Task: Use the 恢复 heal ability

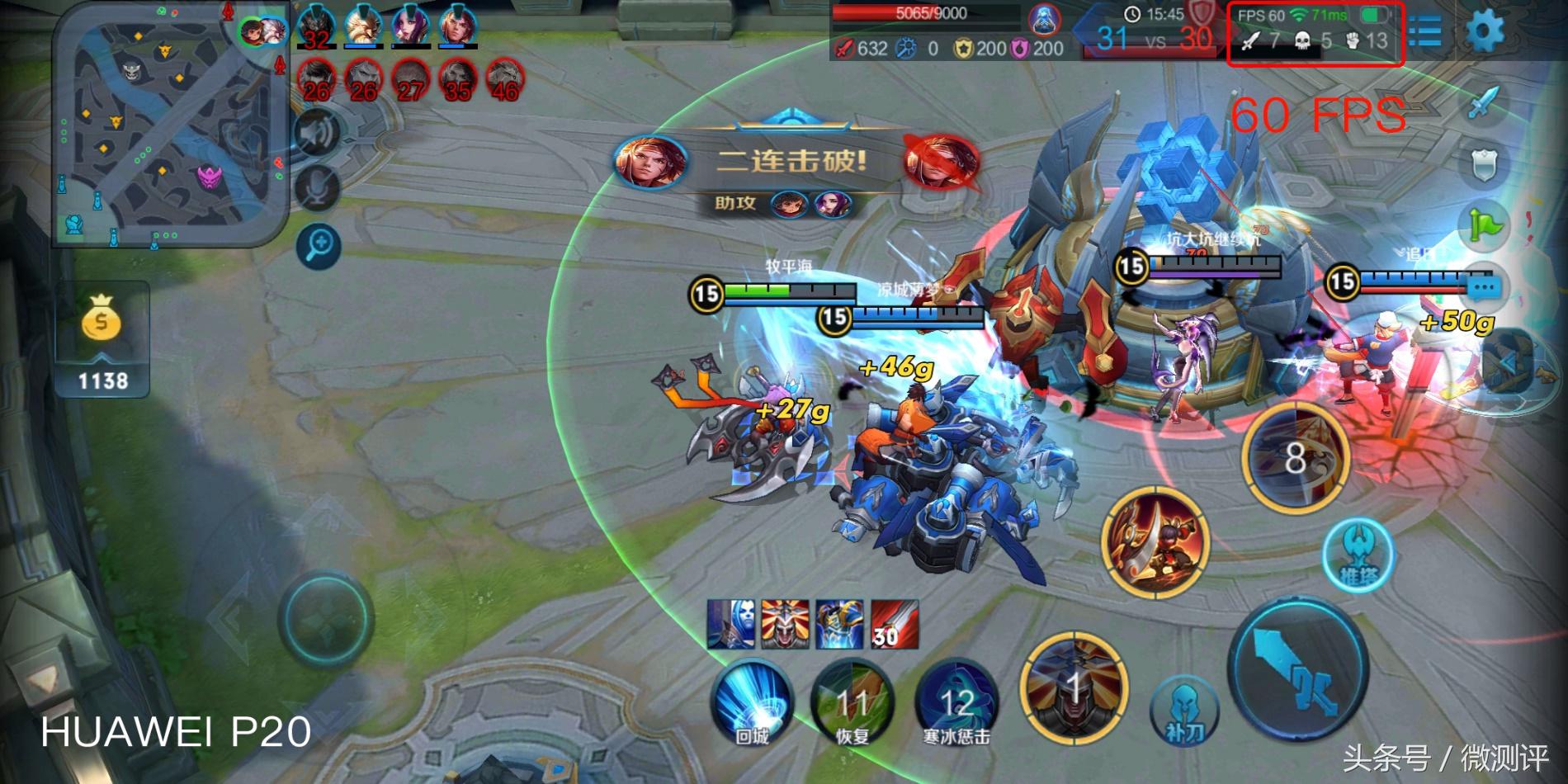Action: tap(852, 702)
